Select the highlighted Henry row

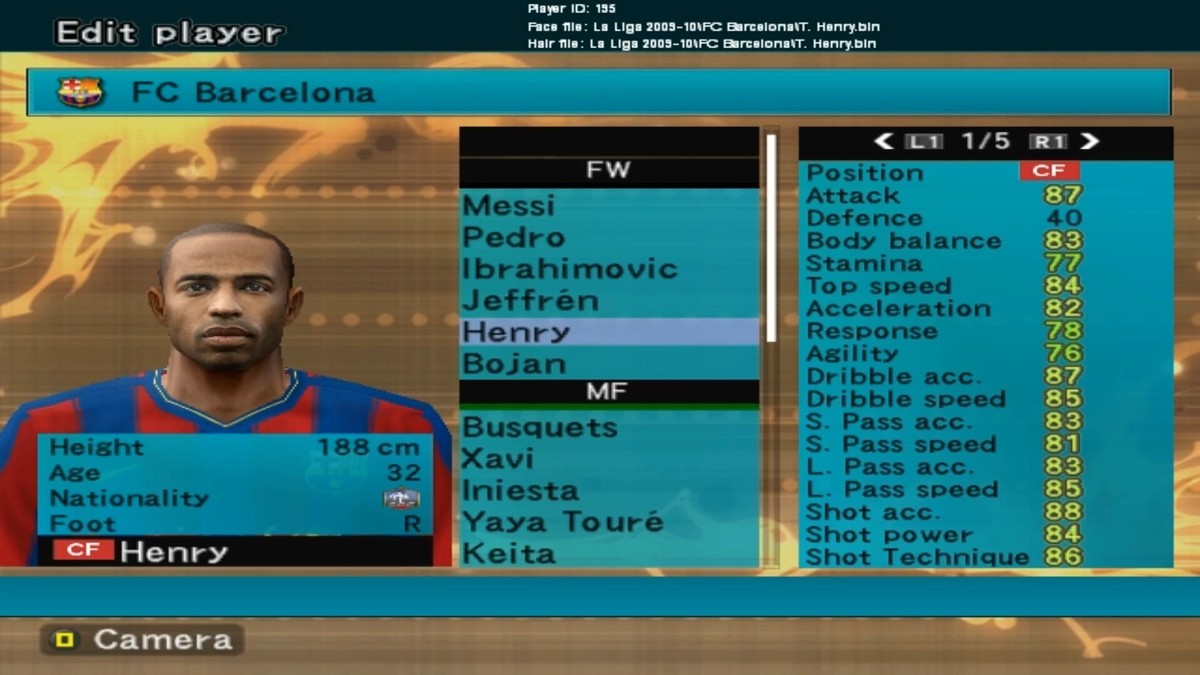click(608, 332)
